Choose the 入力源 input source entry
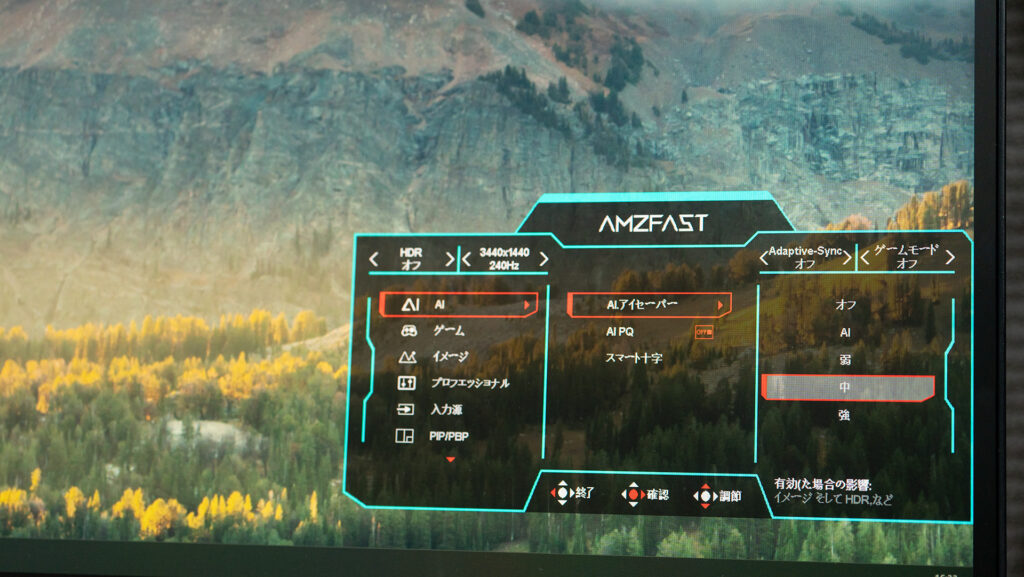The height and width of the screenshot is (577, 1024). pyautogui.click(x=446, y=410)
